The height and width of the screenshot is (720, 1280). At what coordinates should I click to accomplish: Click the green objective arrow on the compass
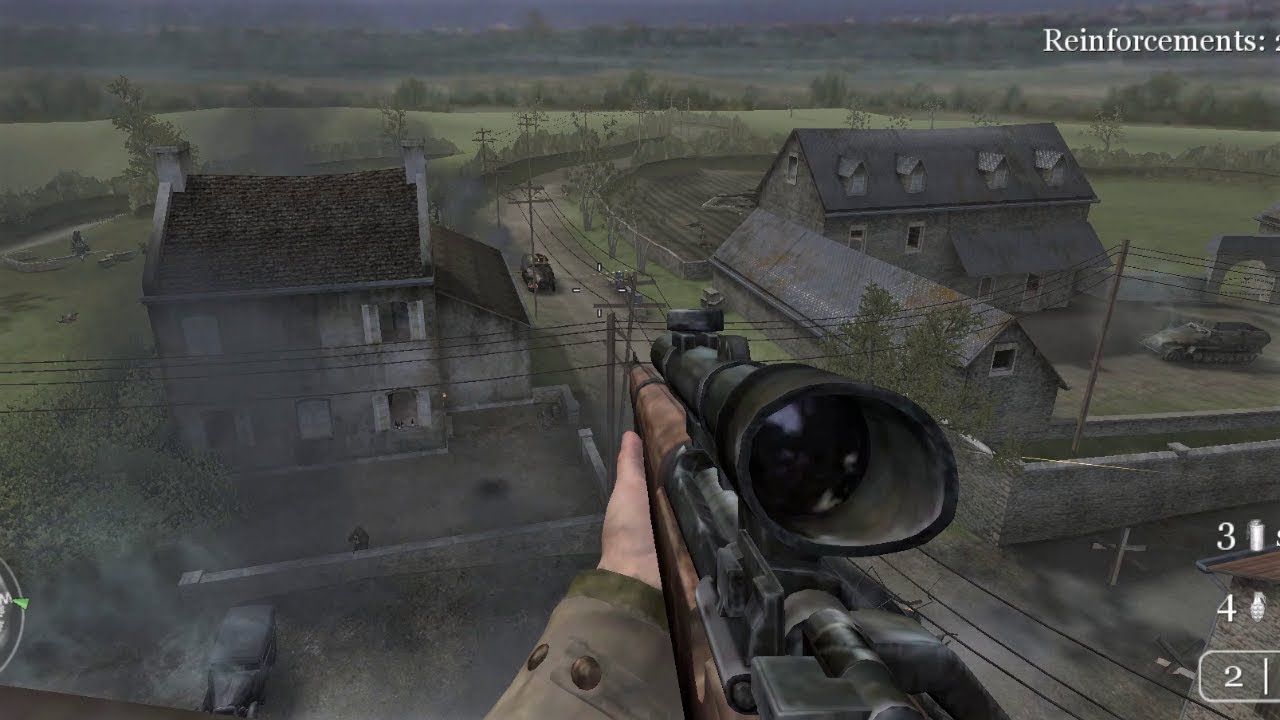pos(20,602)
